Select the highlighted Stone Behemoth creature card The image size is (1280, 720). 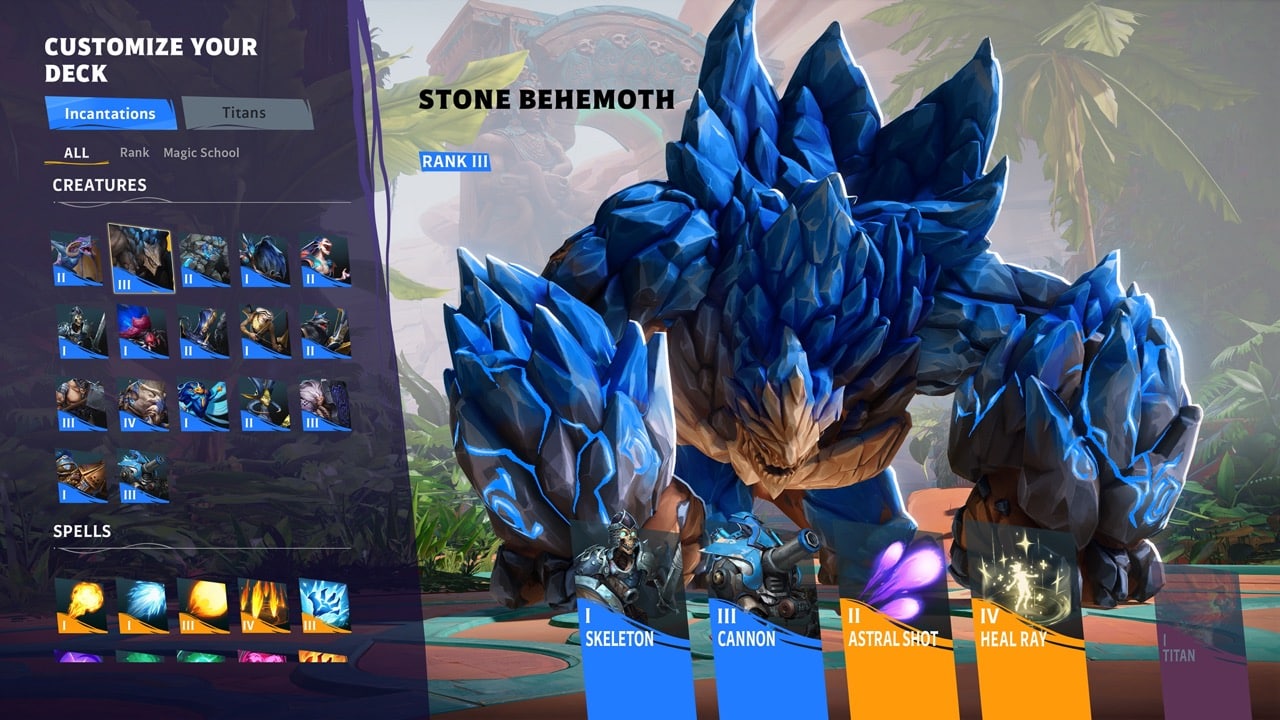tap(141, 258)
